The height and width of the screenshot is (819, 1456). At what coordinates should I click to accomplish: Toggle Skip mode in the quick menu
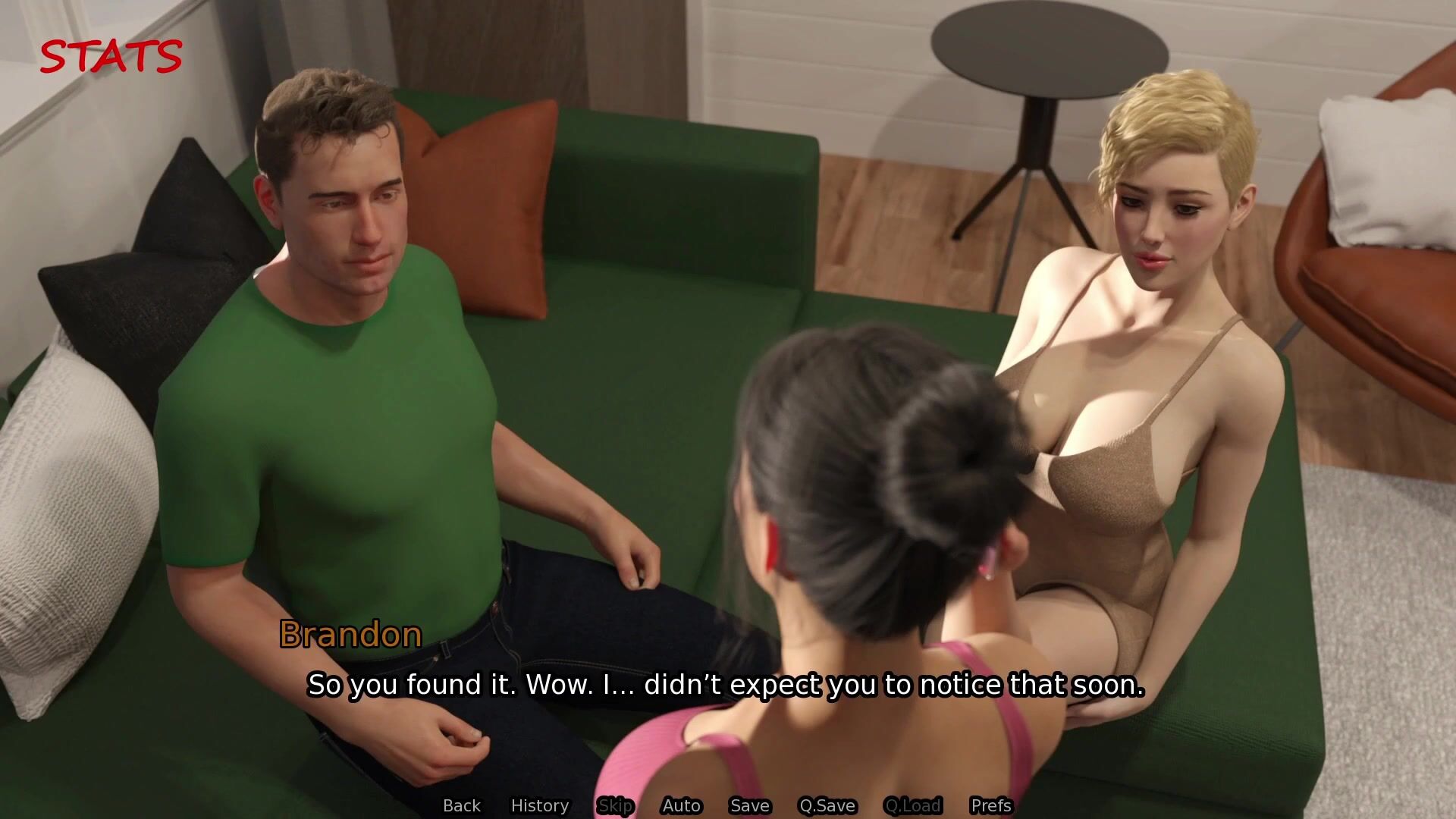615,805
